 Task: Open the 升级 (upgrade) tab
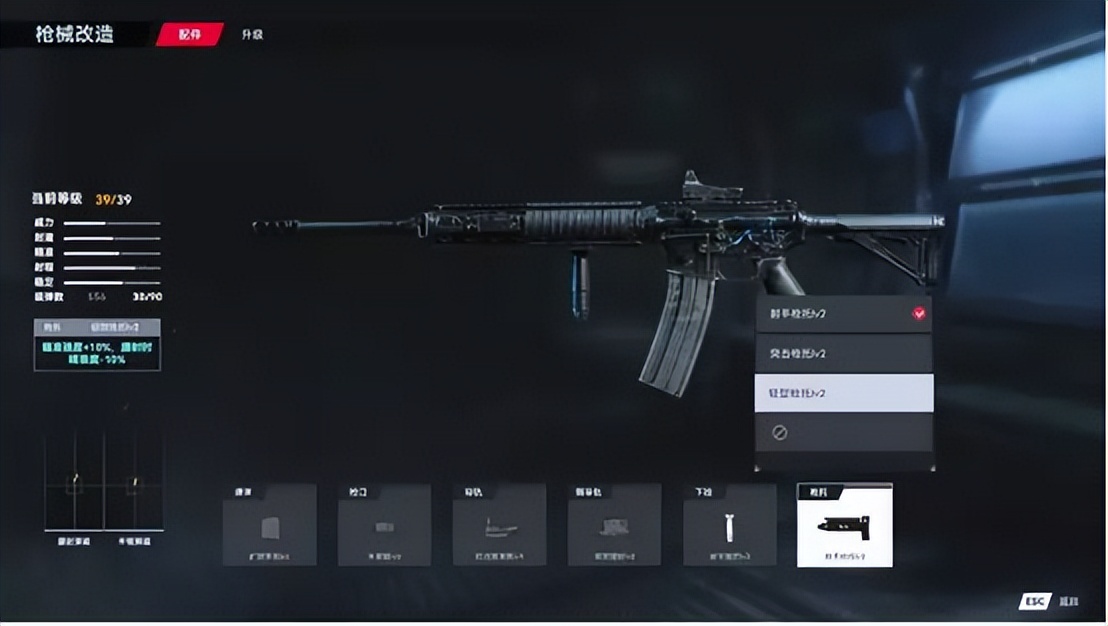tap(251, 34)
